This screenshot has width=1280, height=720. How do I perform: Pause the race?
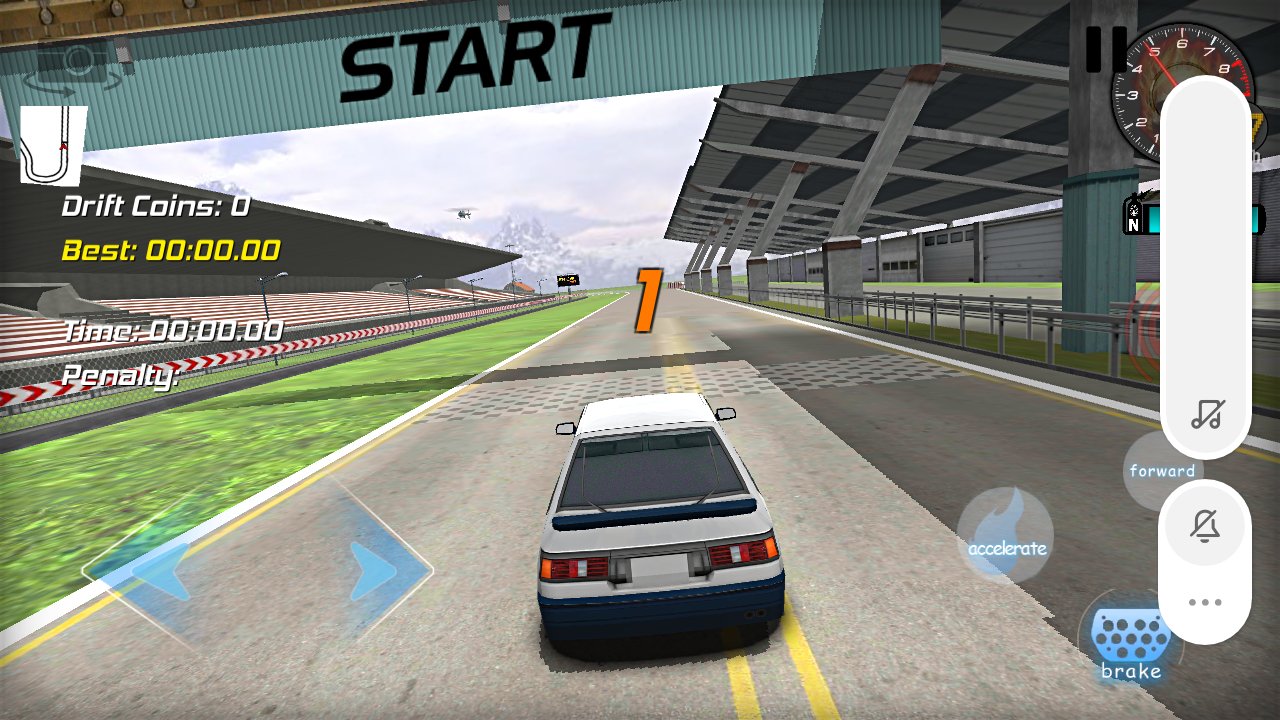(x=1106, y=48)
